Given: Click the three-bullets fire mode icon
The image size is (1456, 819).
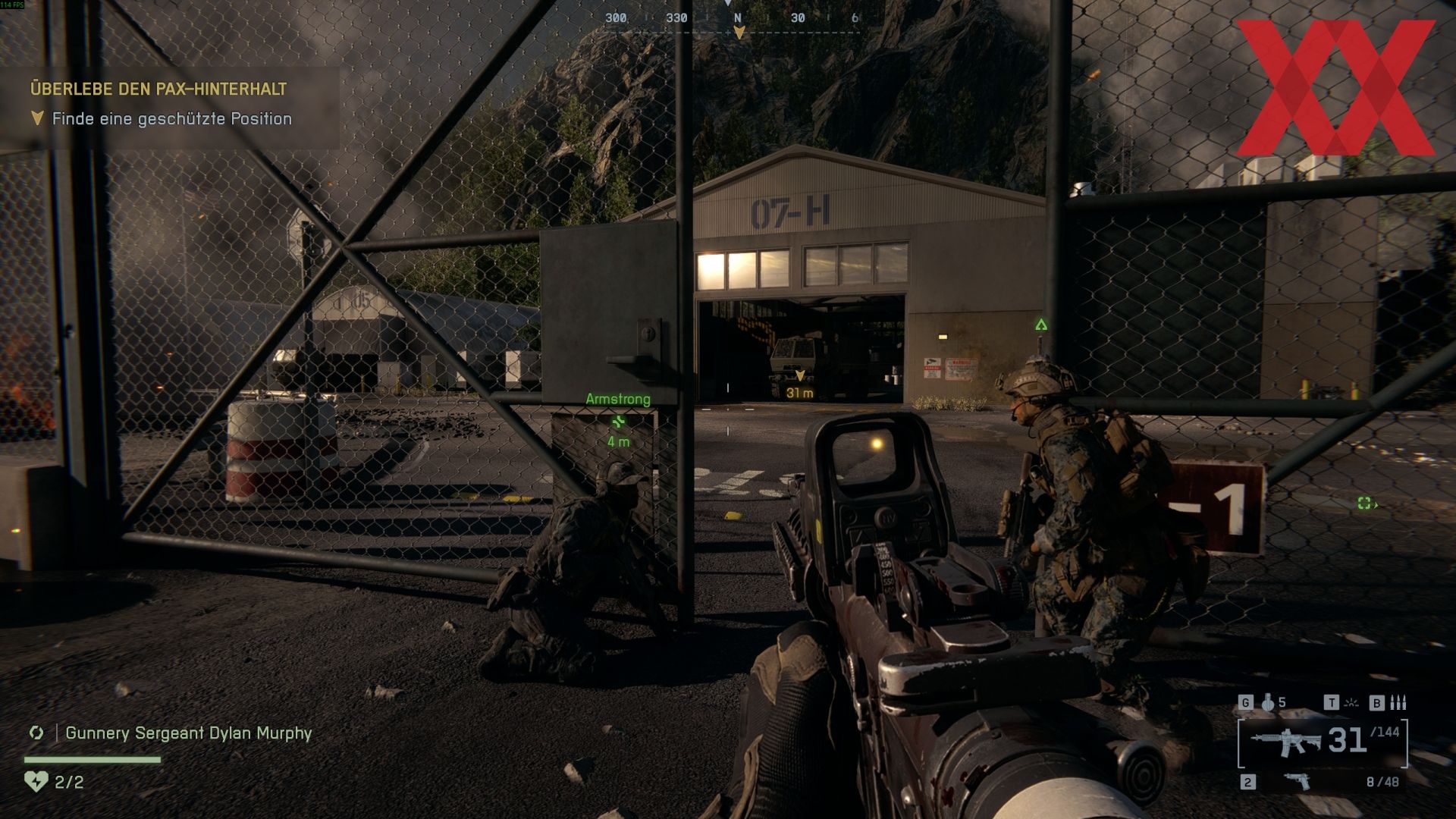Looking at the screenshot, I should click(1398, 703).
